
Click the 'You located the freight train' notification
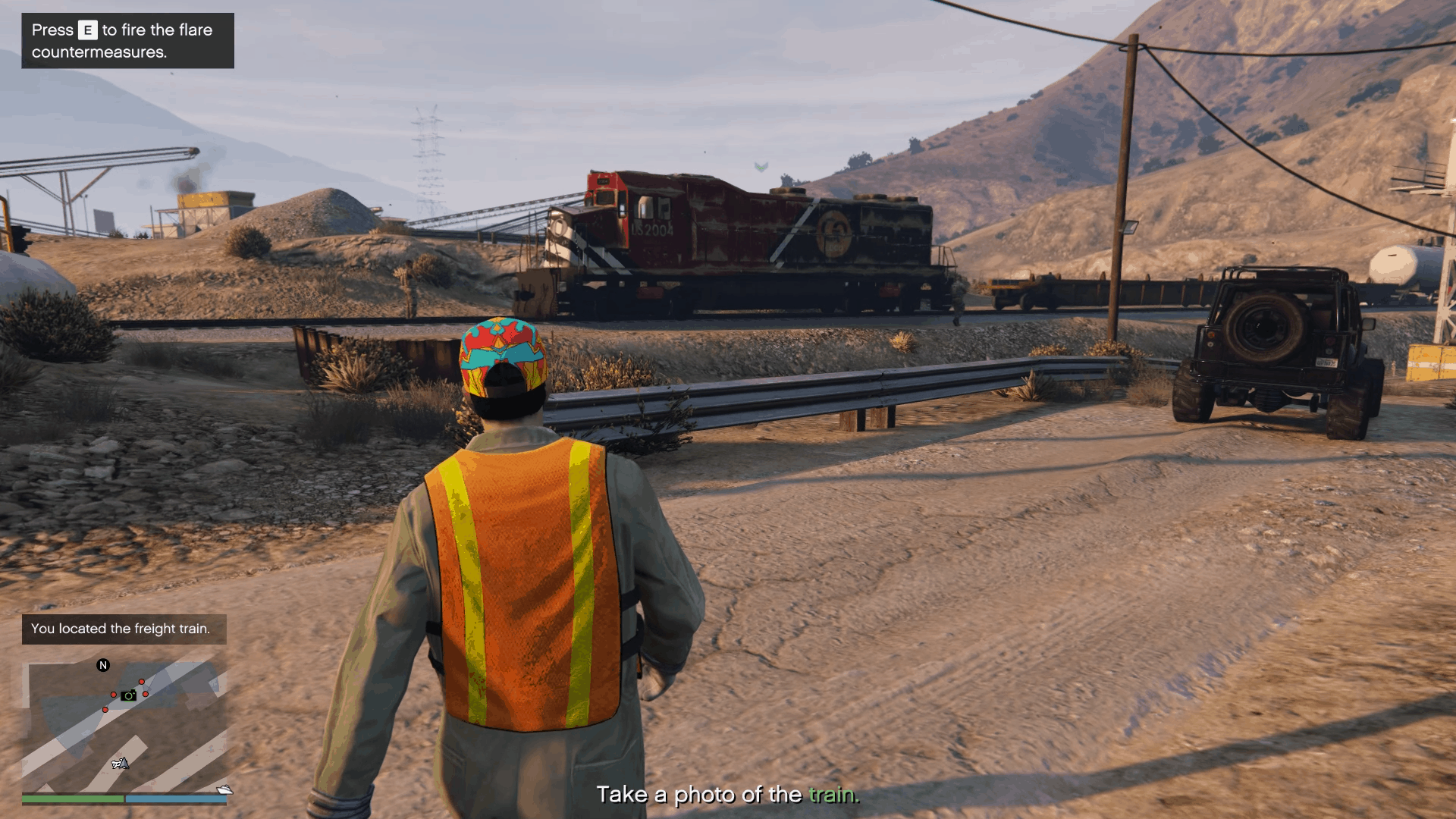point(123,629)
